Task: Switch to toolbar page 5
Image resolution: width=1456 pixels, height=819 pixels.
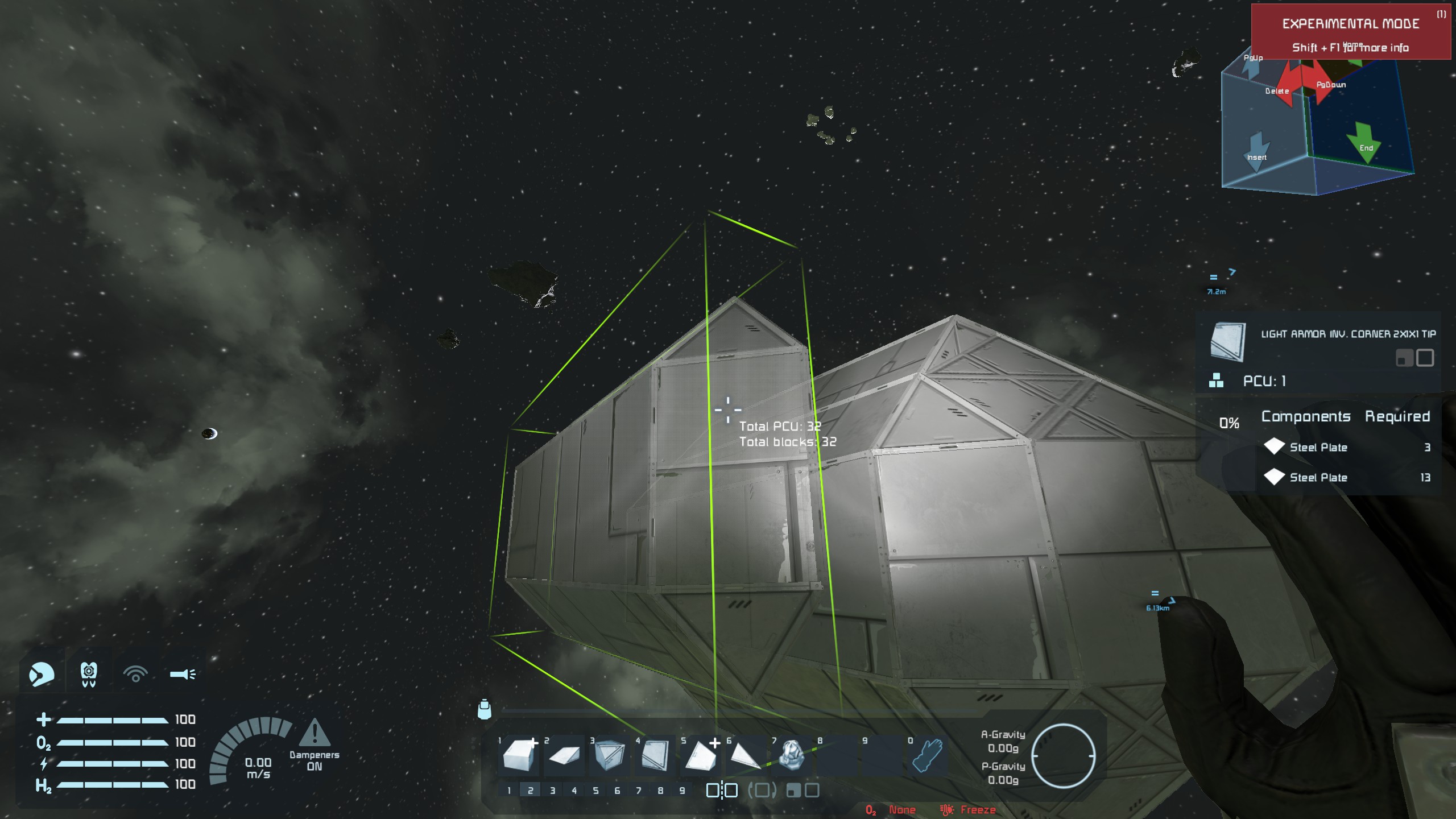Action: pos(595,790)
